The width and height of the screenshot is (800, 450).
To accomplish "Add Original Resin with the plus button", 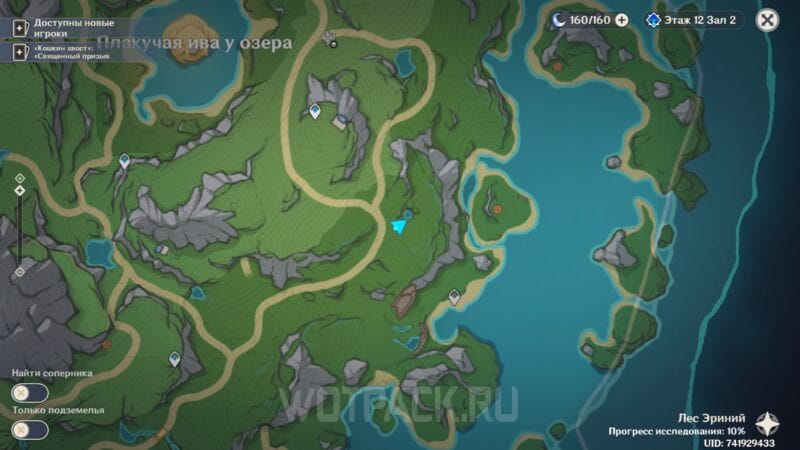I will coord(622,19).
